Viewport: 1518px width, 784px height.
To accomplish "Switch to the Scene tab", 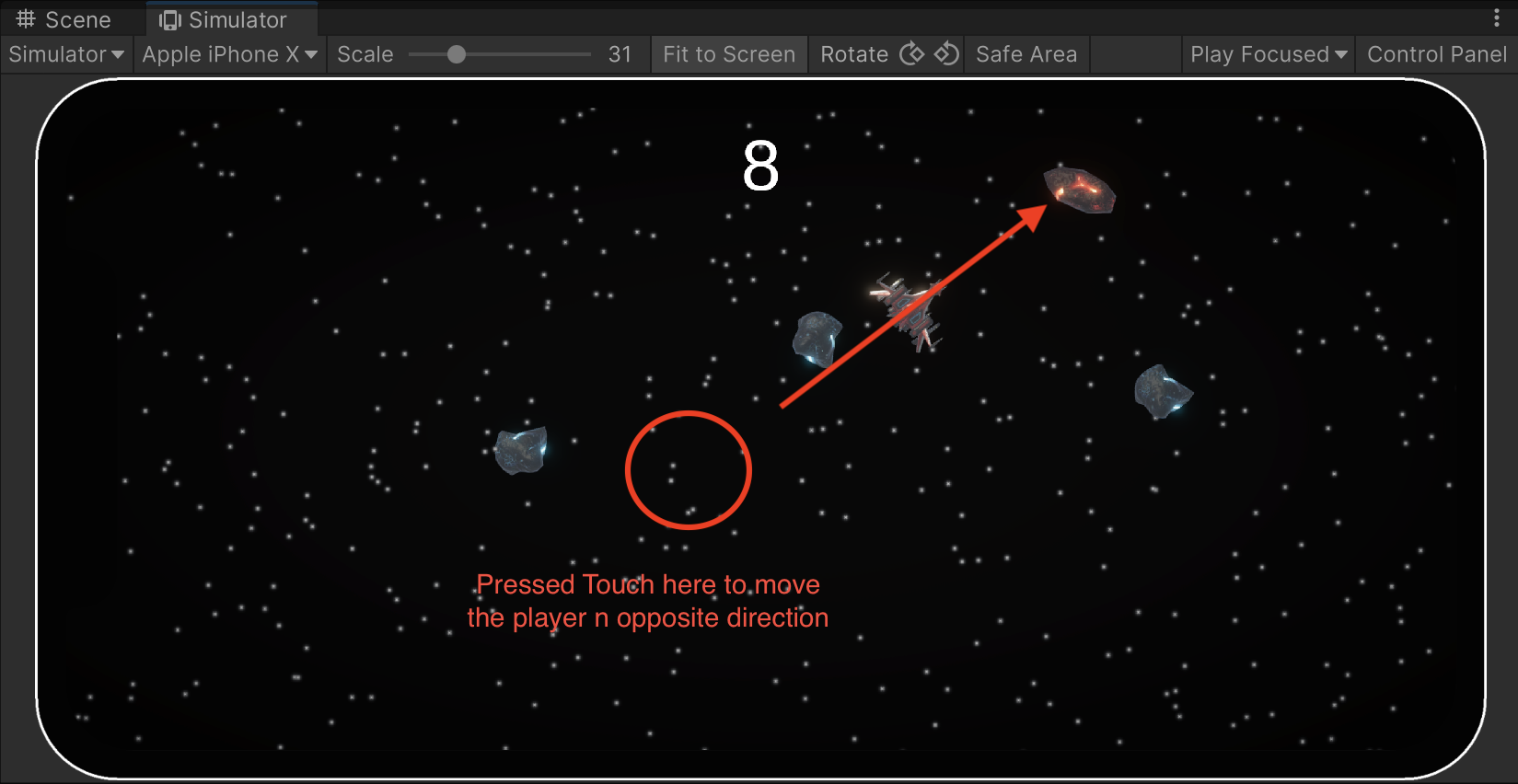I will [66, 18].
